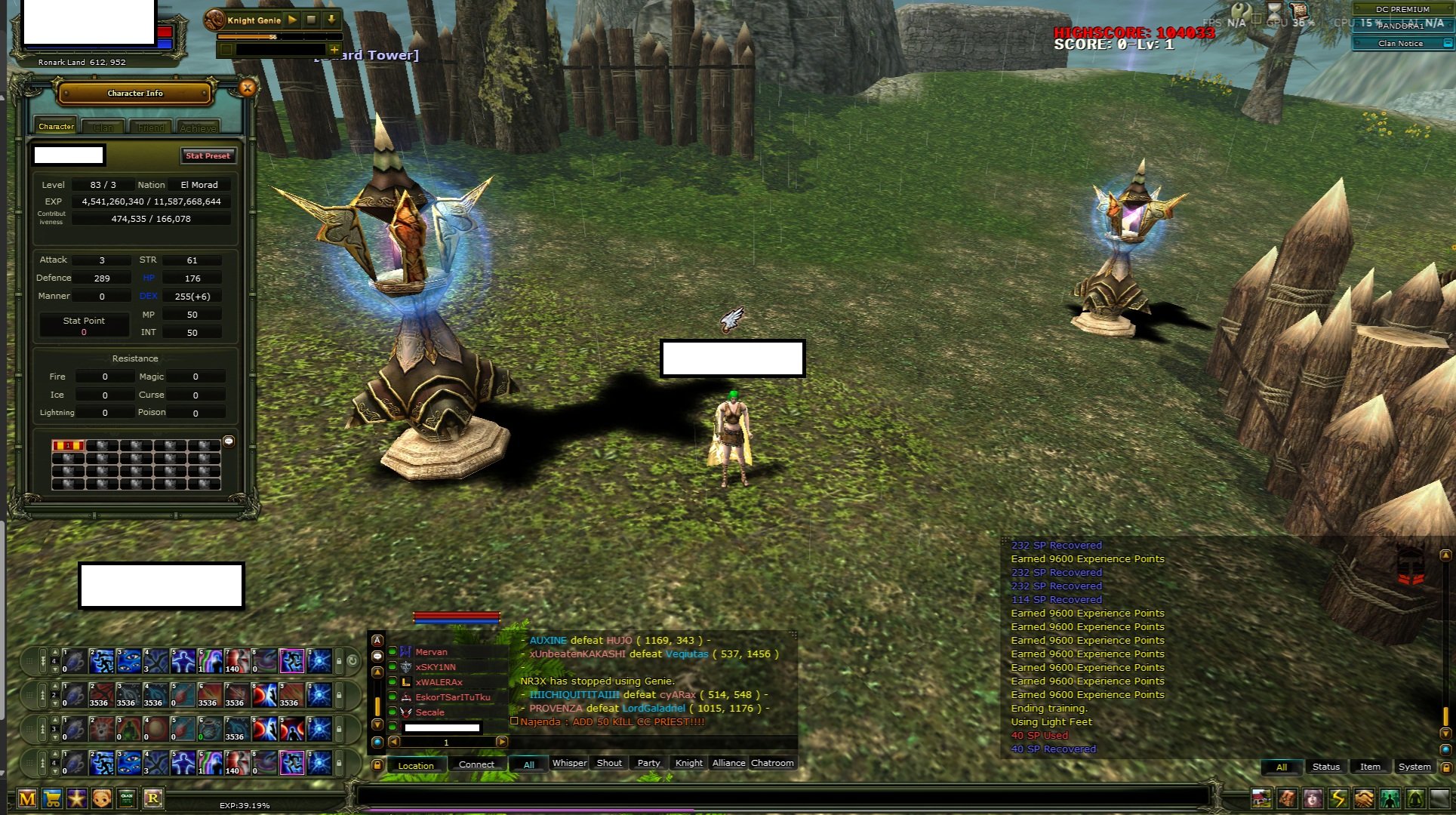Click the Connect button near the chat
1456x815 pixels.
(x=476, y=764)
